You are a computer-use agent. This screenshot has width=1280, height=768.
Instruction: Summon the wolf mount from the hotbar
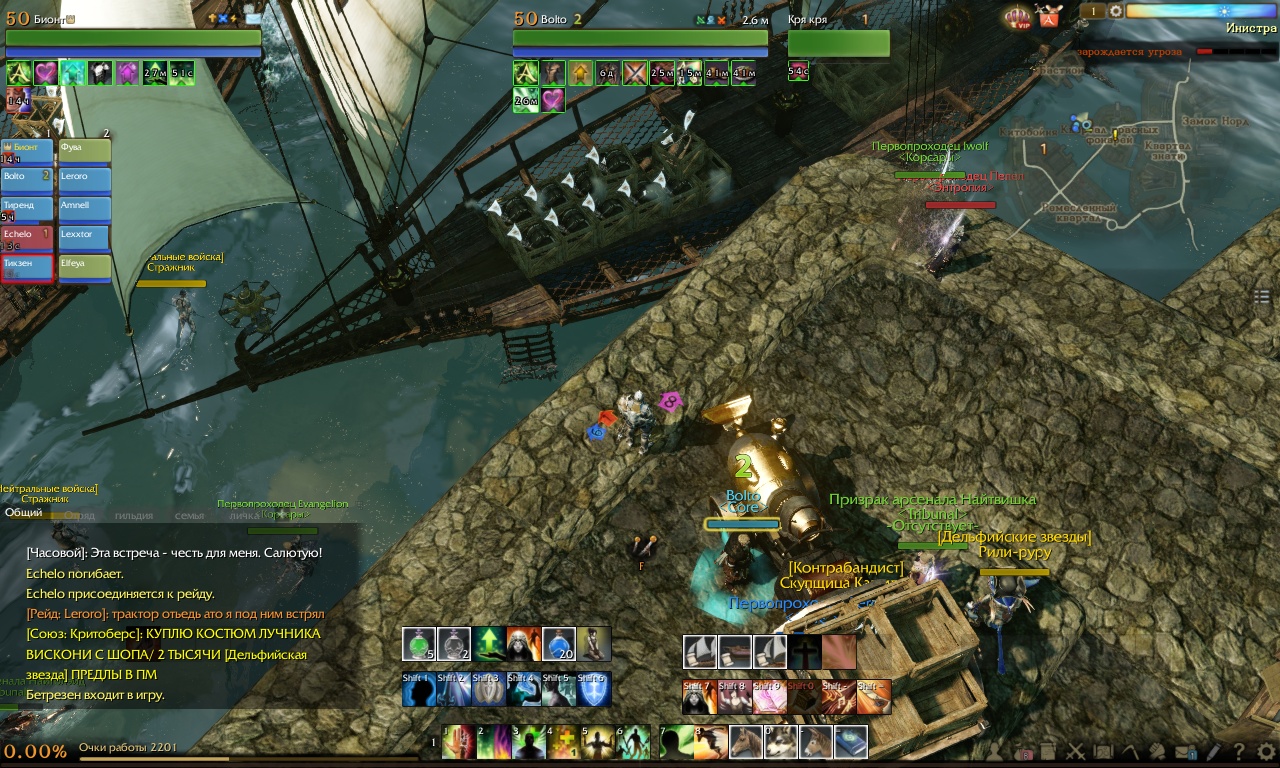(x=781, y=742)
